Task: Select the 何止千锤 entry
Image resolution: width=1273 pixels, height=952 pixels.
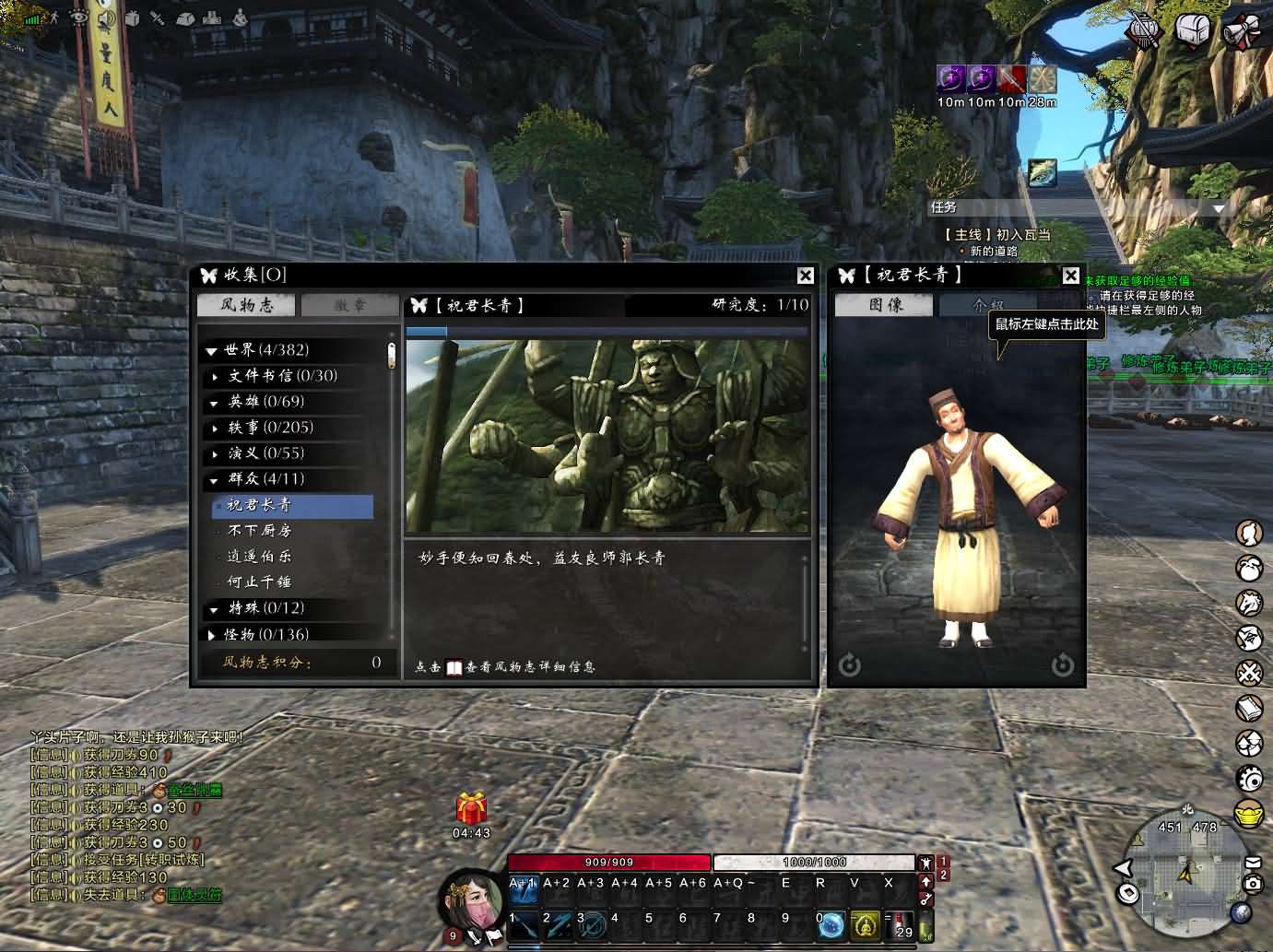Action: point(259,582)
